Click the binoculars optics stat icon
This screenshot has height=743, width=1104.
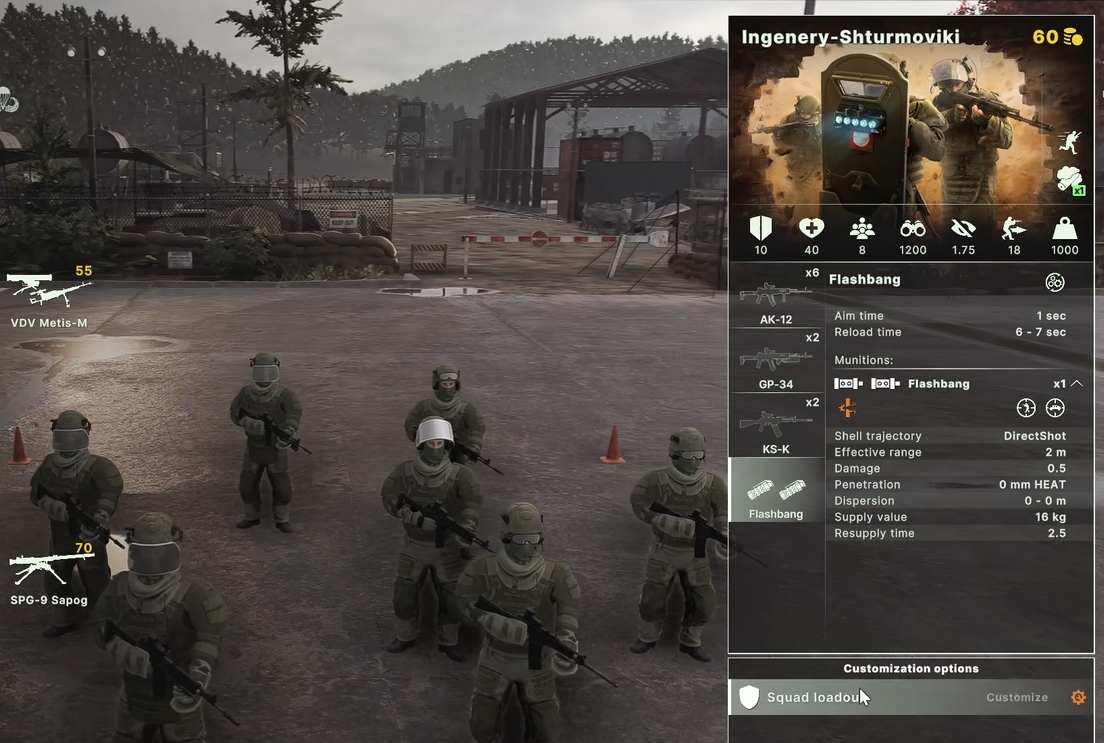point(913,229)
